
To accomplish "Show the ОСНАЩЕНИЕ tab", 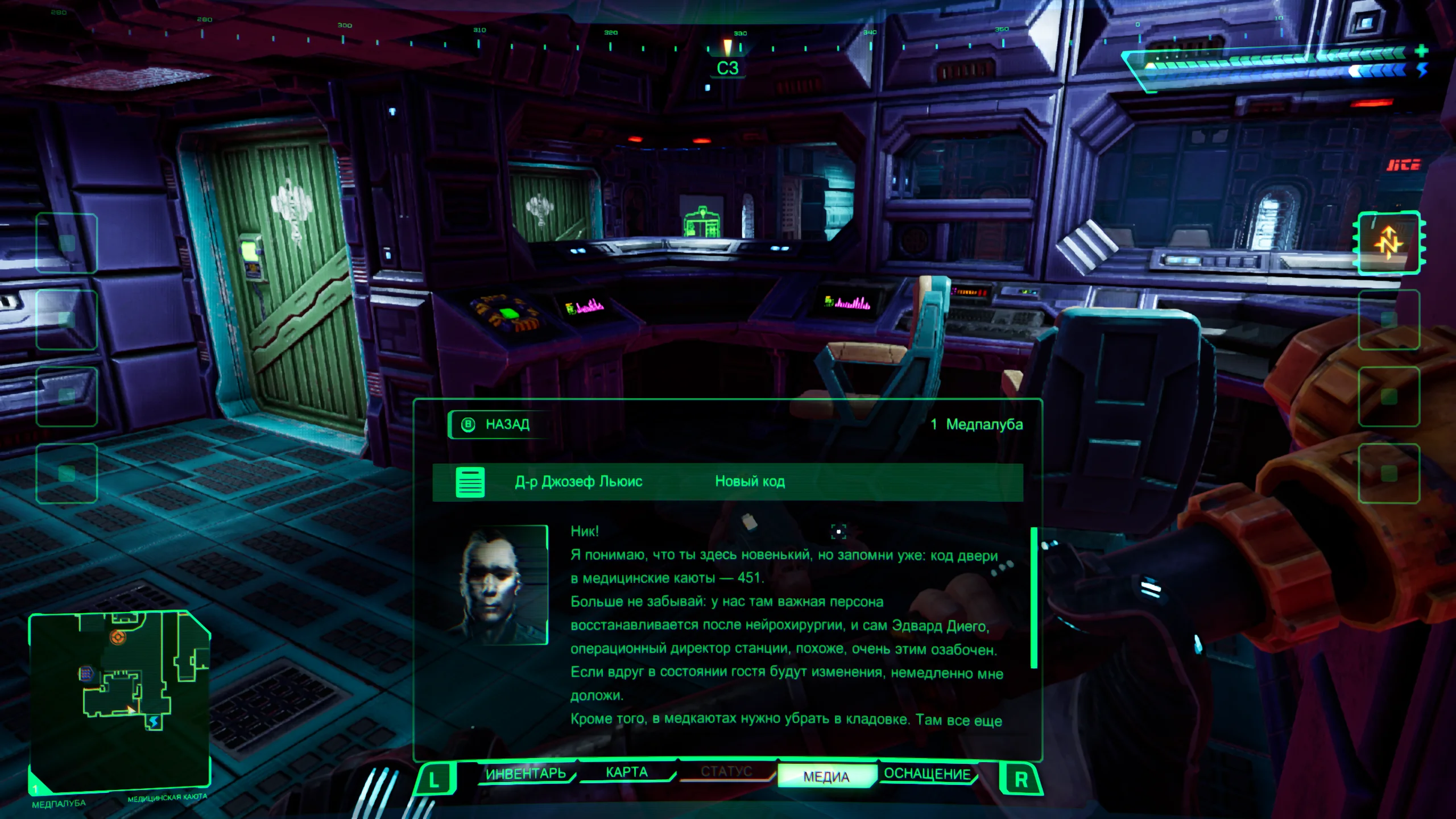I will pyautogui.click(x=927, y=774).
